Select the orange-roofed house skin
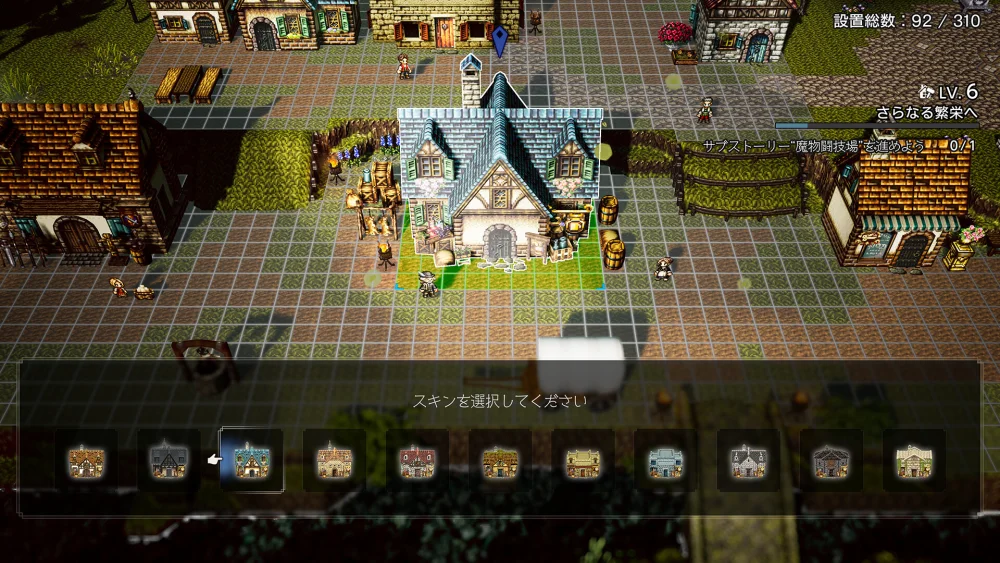Viewport: 1000px width, 563px height. 86,460
